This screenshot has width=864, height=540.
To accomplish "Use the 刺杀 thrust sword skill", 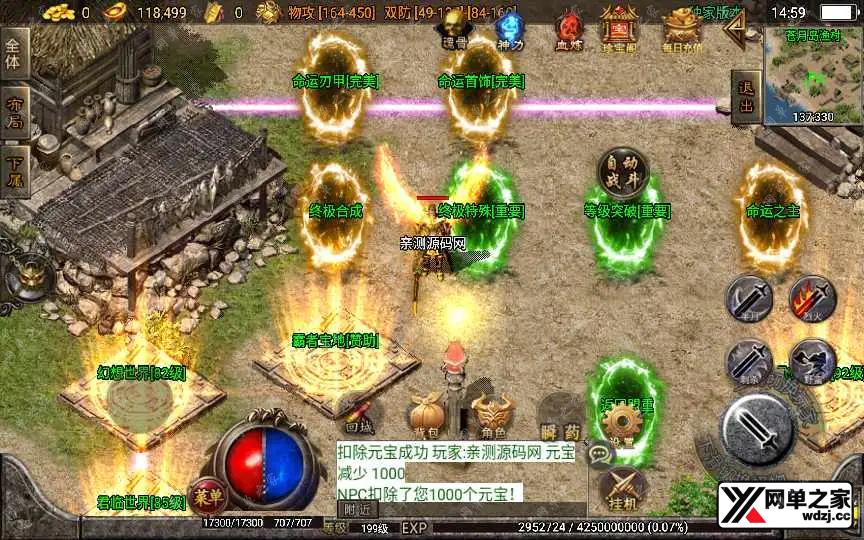I will 749,362.
